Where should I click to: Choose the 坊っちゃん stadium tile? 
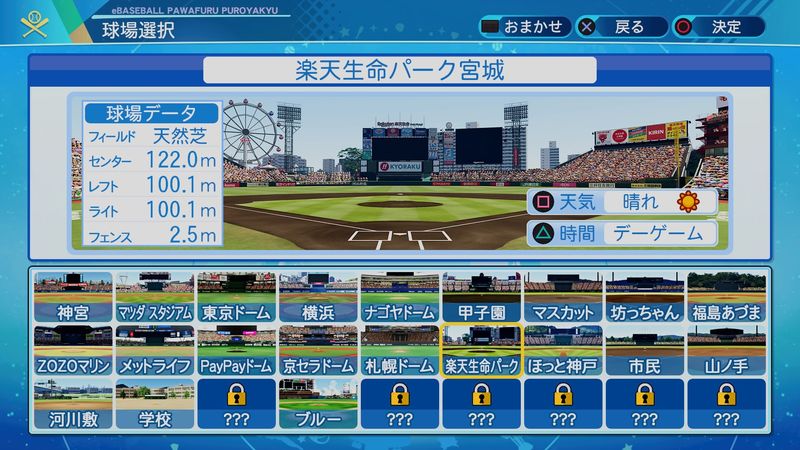tap(645, 298)
